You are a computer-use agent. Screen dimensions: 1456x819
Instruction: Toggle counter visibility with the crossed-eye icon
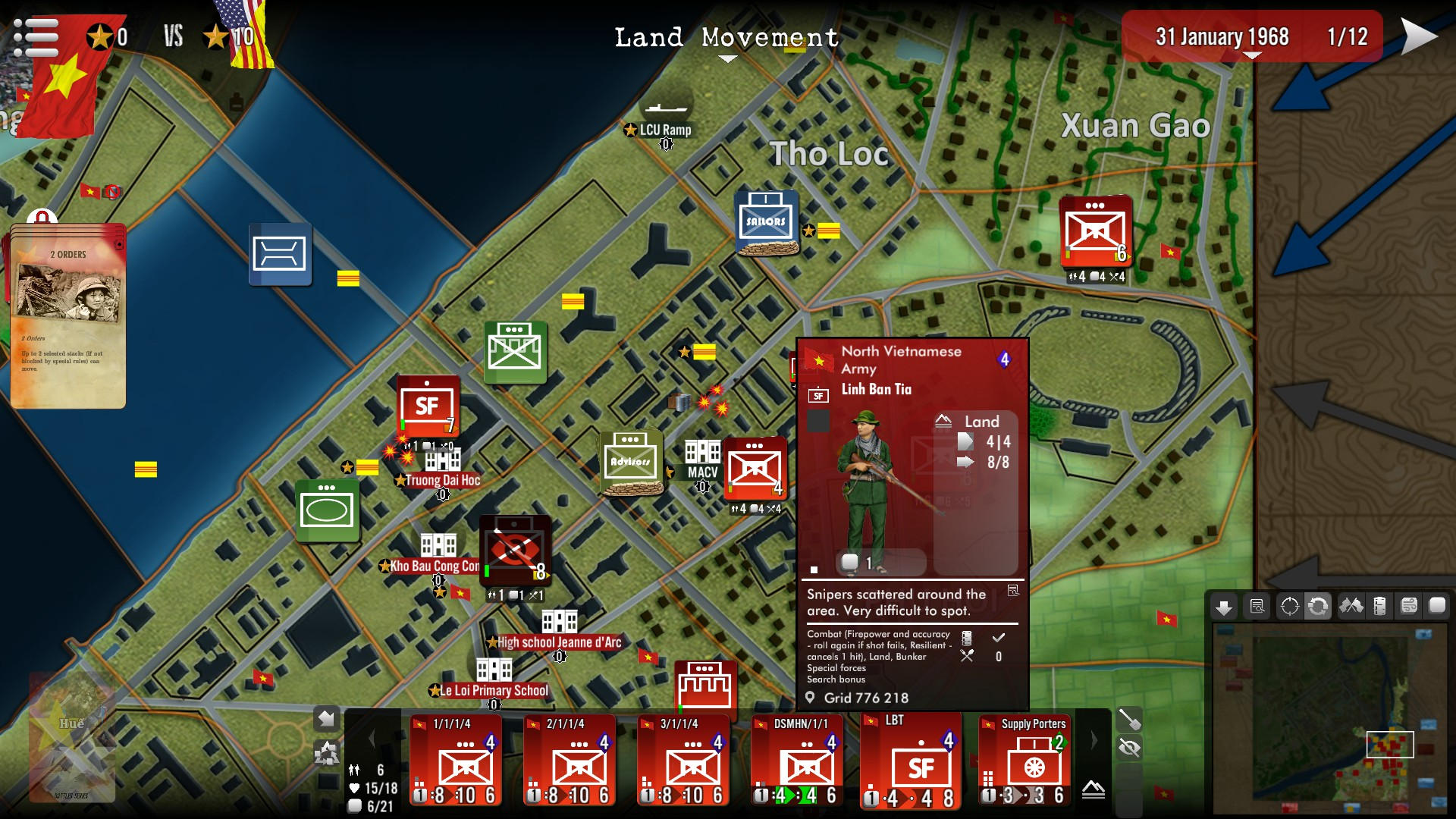(1130, 748)
